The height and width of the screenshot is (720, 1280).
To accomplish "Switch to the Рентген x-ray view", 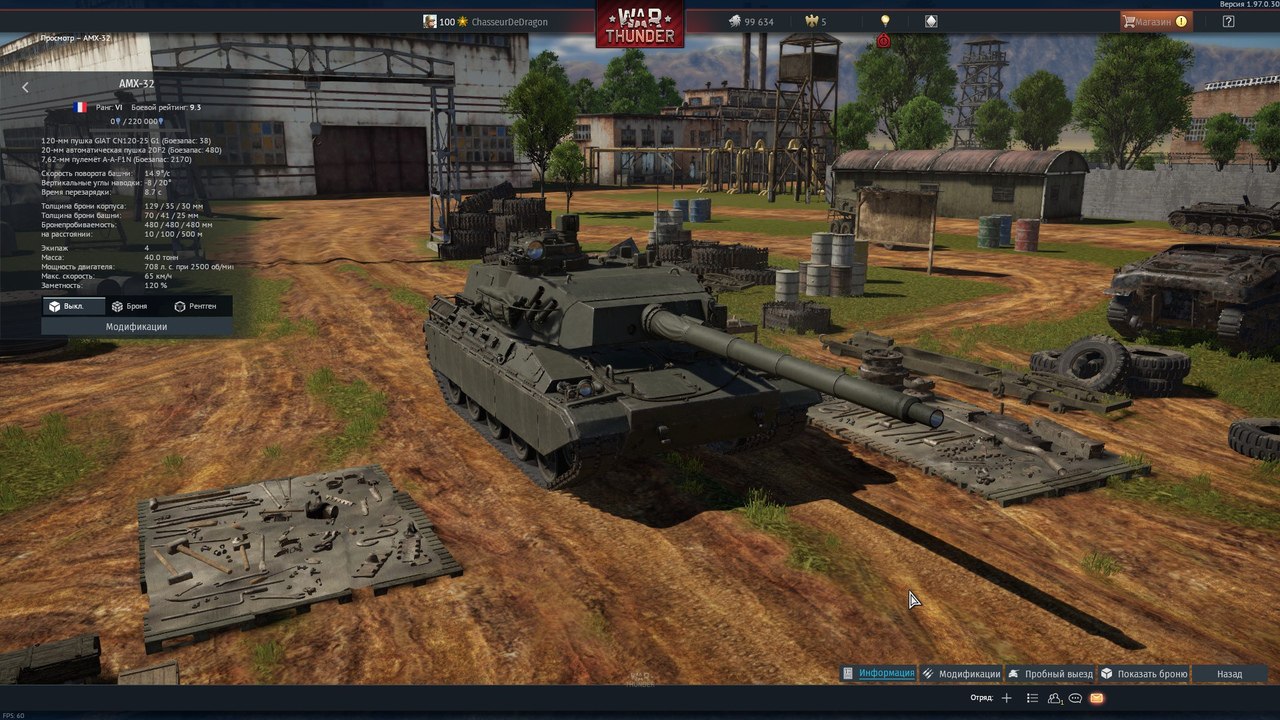I will click(194, 306).
